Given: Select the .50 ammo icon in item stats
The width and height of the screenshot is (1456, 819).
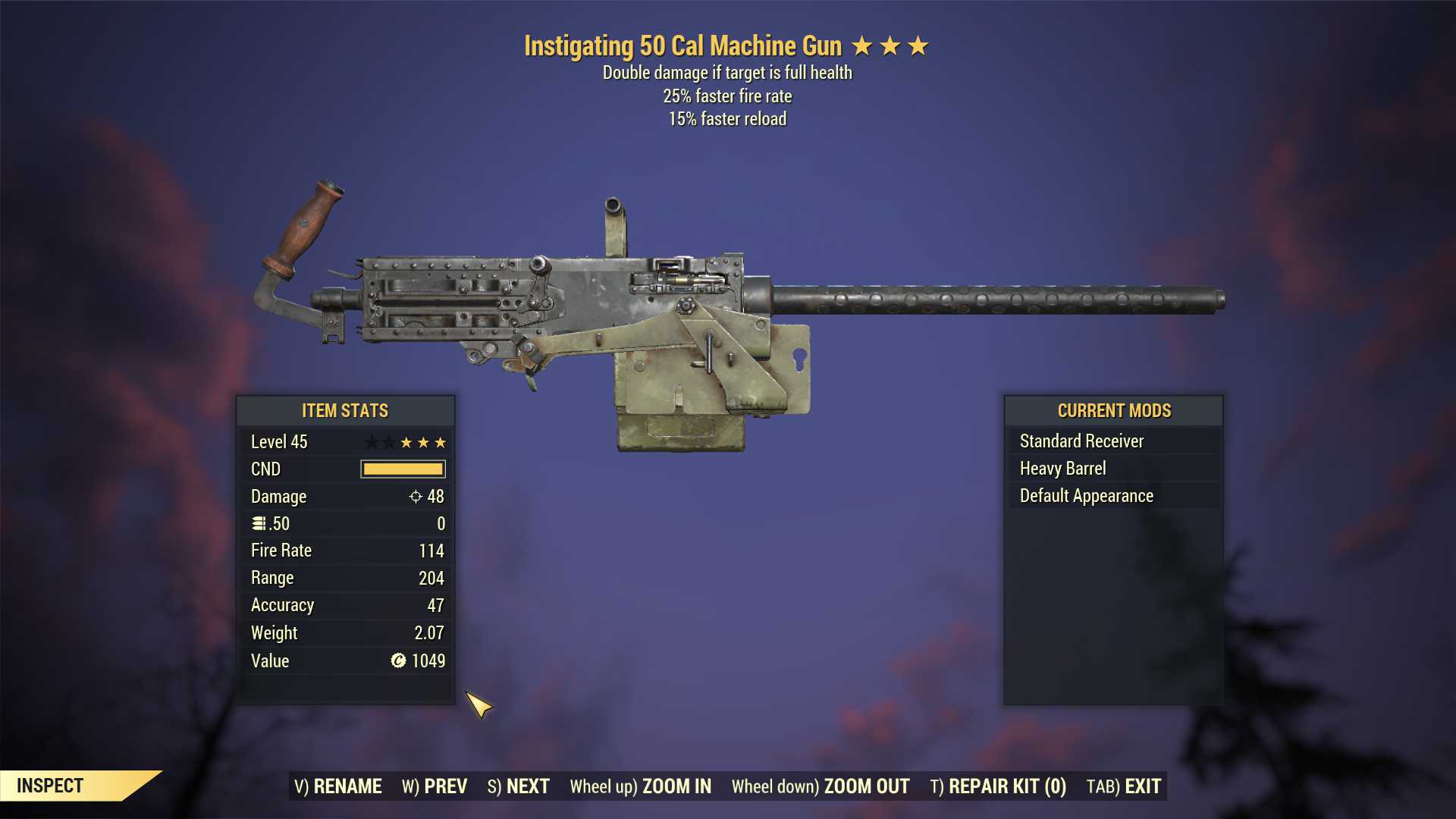Looking at the screenshot, I should click(x=256, y=523).
